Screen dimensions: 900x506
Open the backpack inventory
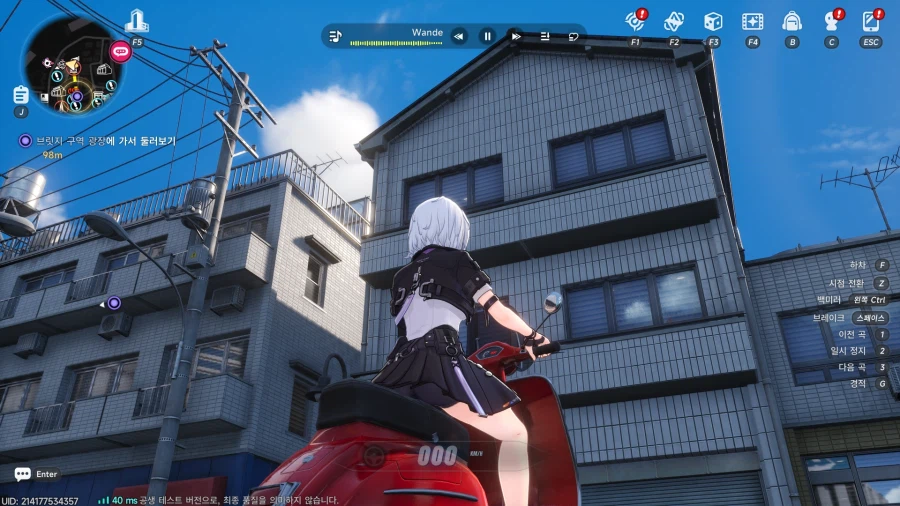[792, 21]
